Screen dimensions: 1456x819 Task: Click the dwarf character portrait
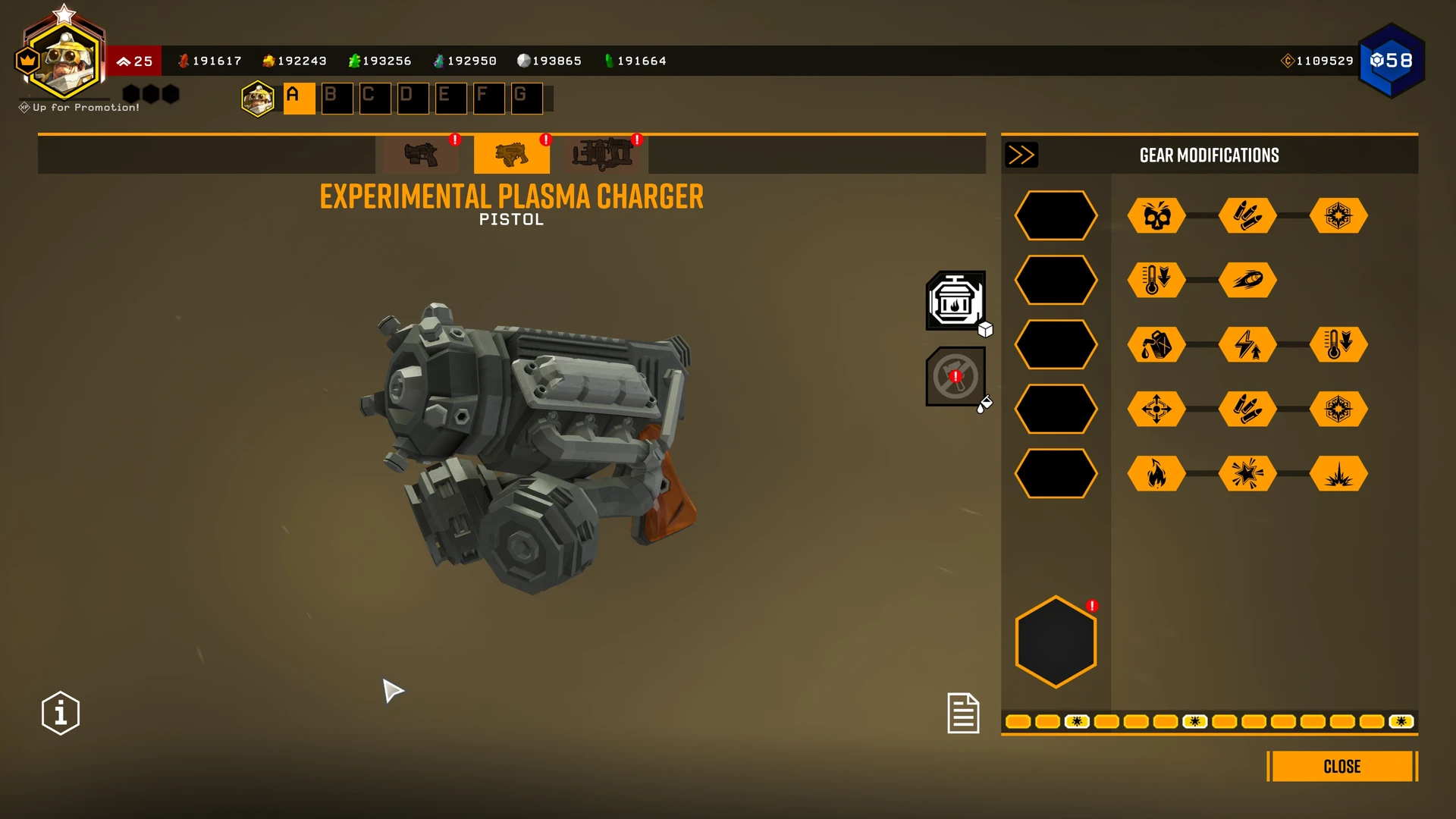tap(64, 61)
